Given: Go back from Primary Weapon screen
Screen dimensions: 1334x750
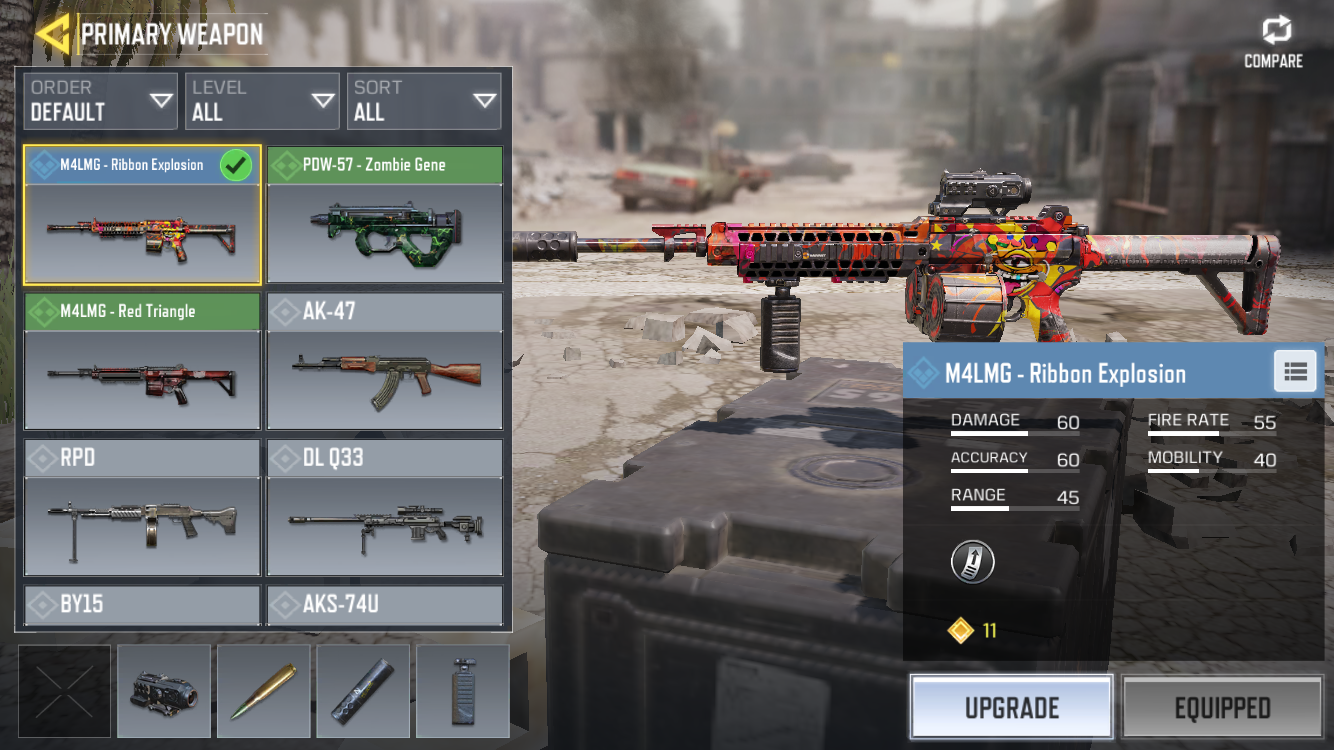Looking at the screenshot, I should pos(52,34).
